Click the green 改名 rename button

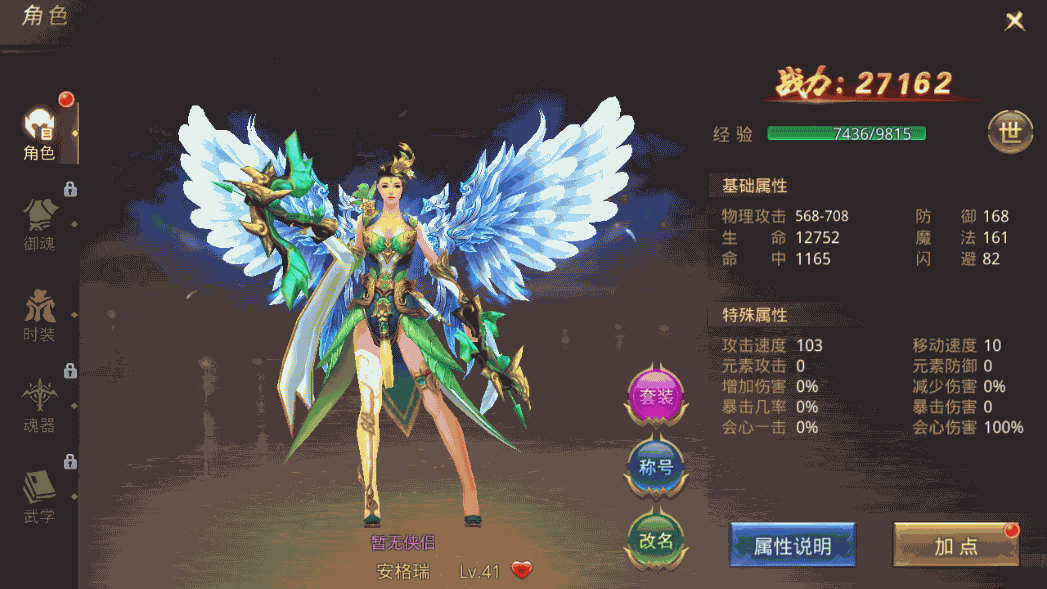(656, 540)
